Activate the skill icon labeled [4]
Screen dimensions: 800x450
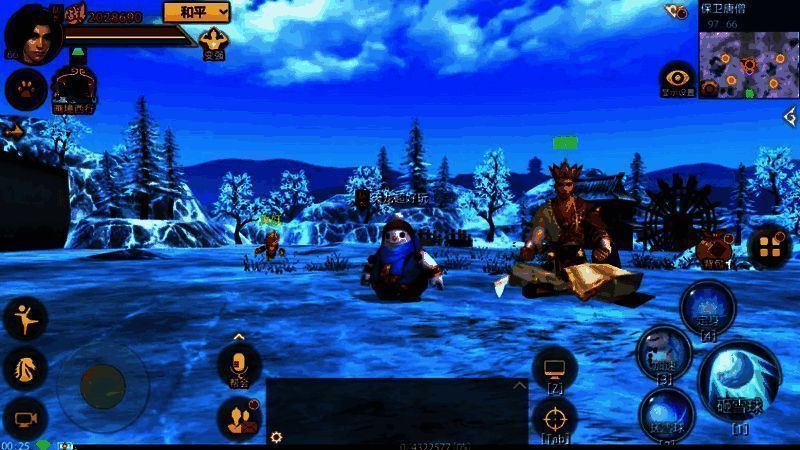click(708, 306)
